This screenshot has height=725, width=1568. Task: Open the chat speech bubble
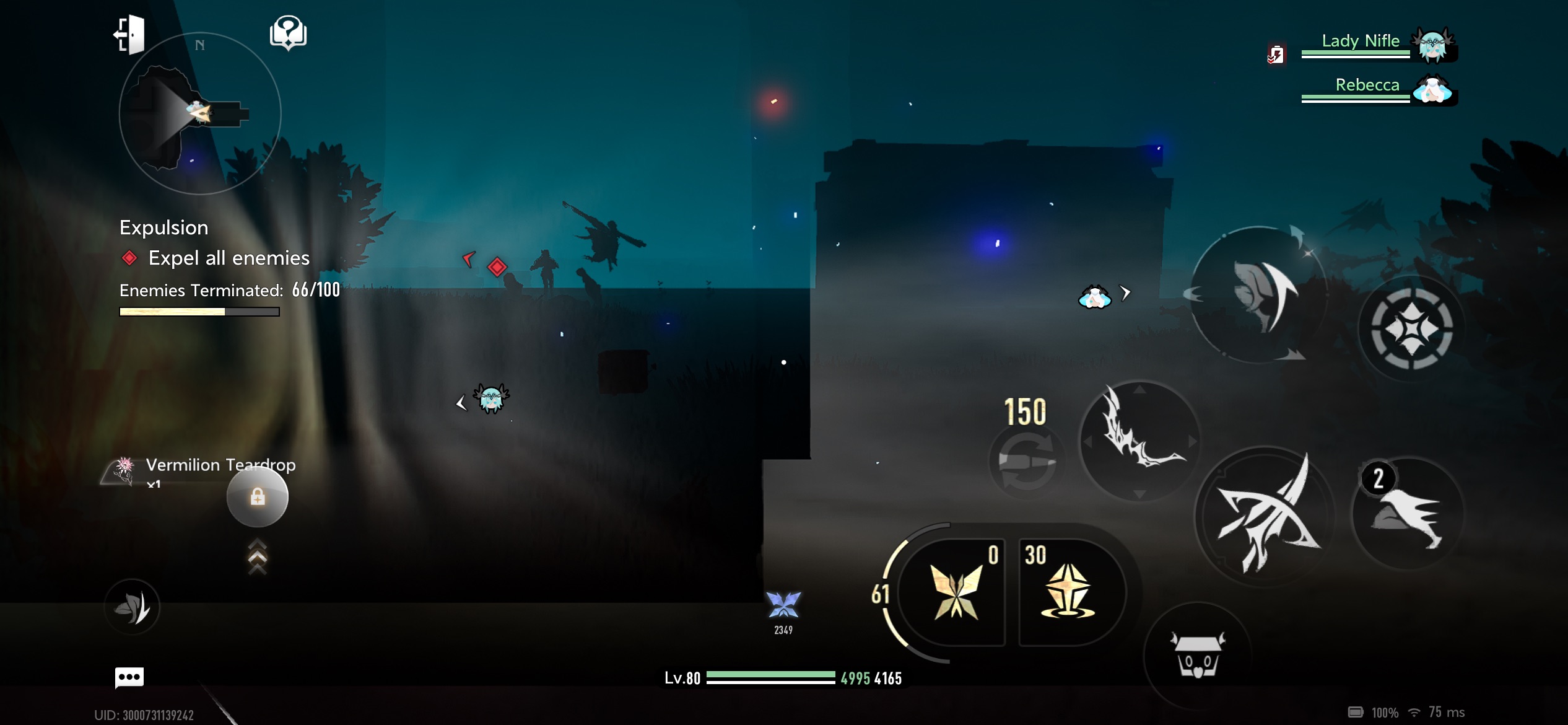(x=129, y=677)
